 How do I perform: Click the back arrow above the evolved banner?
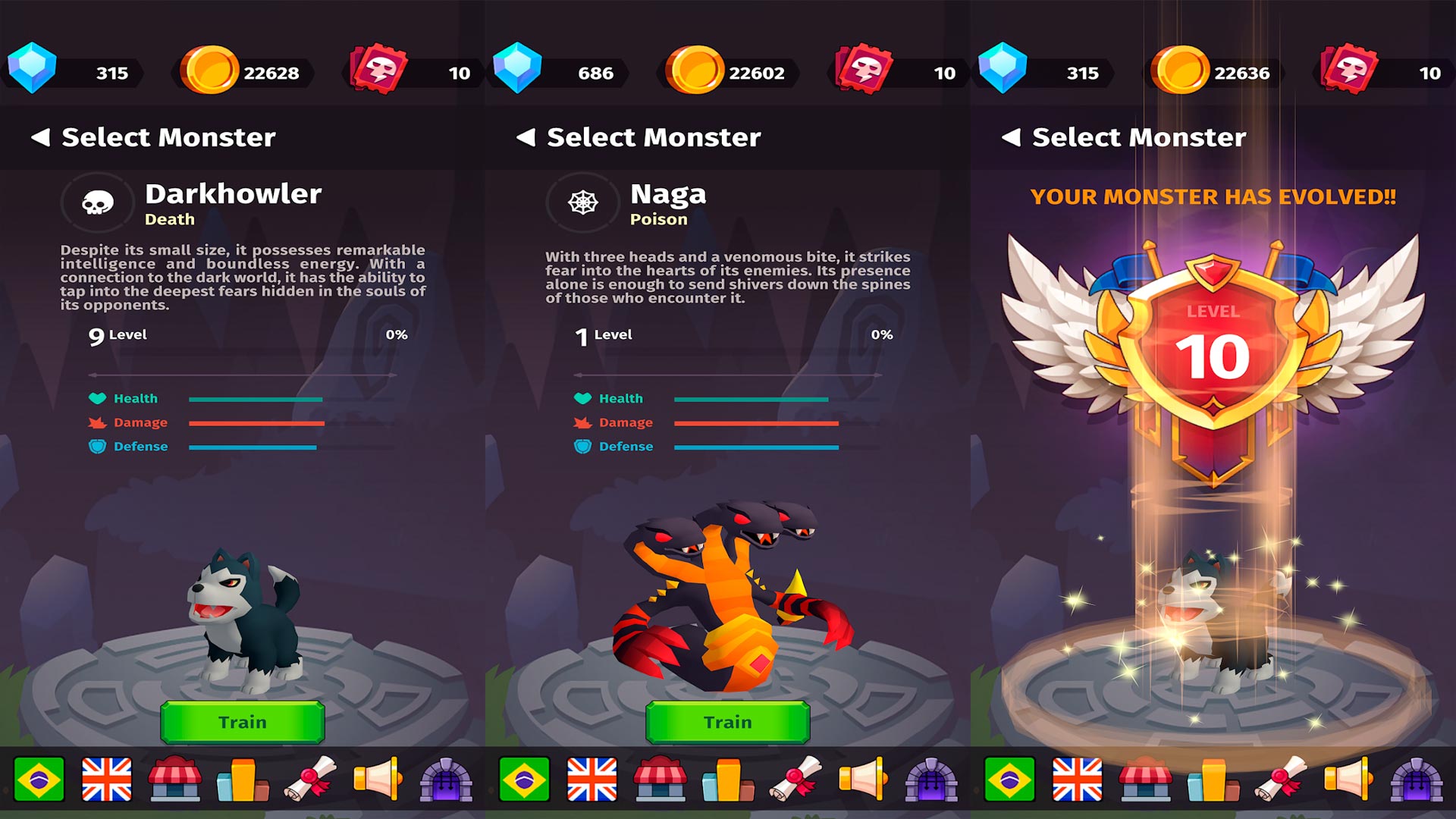[1012, 137]
